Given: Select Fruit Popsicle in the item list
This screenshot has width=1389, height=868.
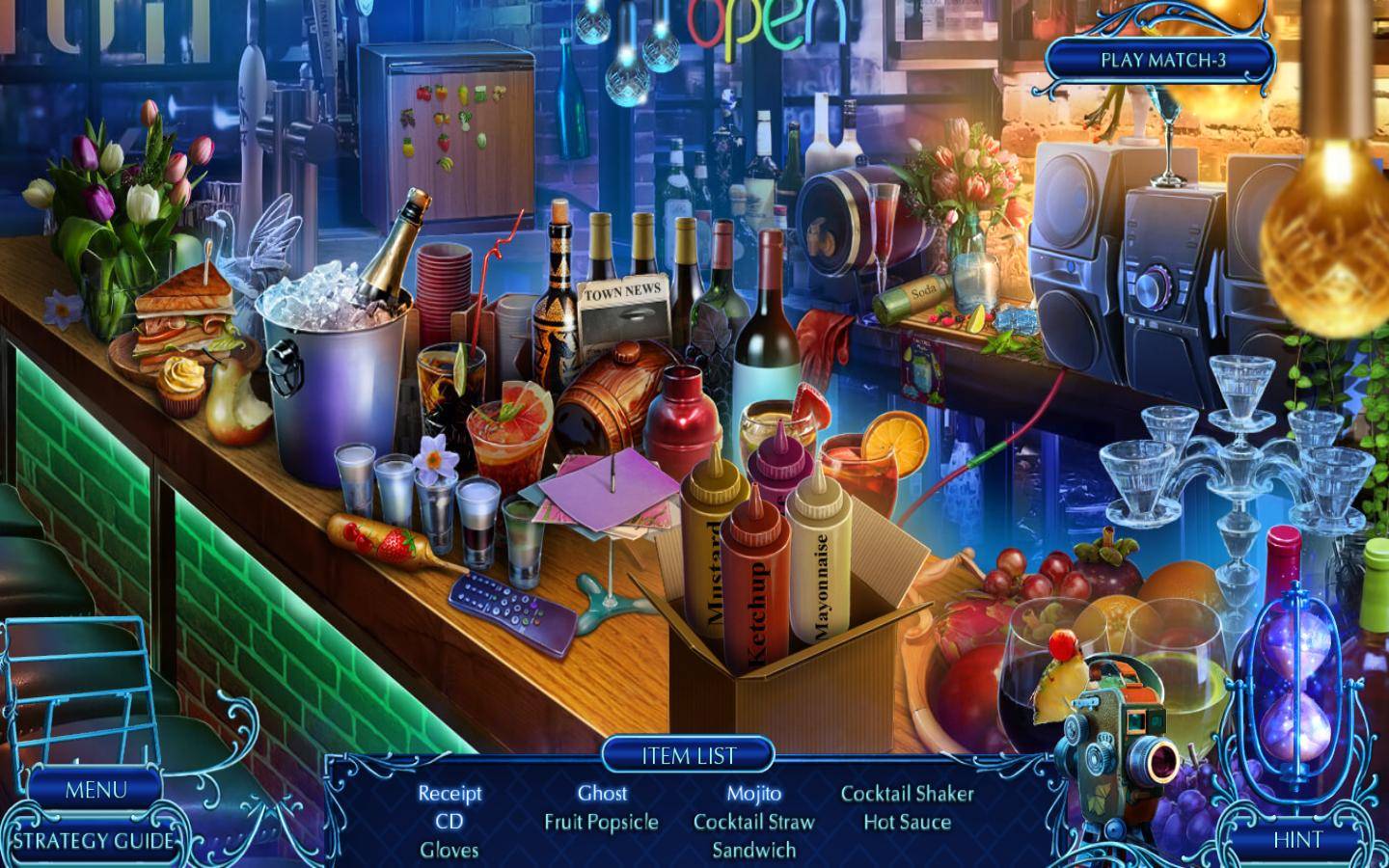Looking at the screenshot, I should point(602,823).
